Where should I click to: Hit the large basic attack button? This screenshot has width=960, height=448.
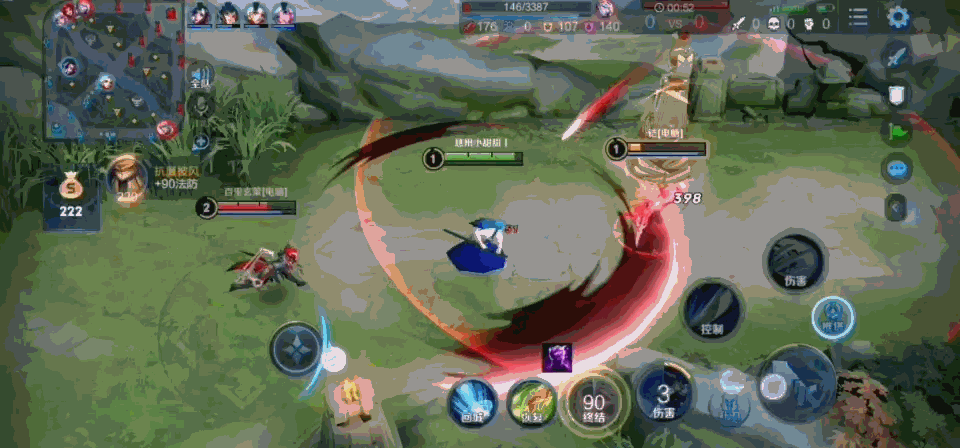pos(795,385)
